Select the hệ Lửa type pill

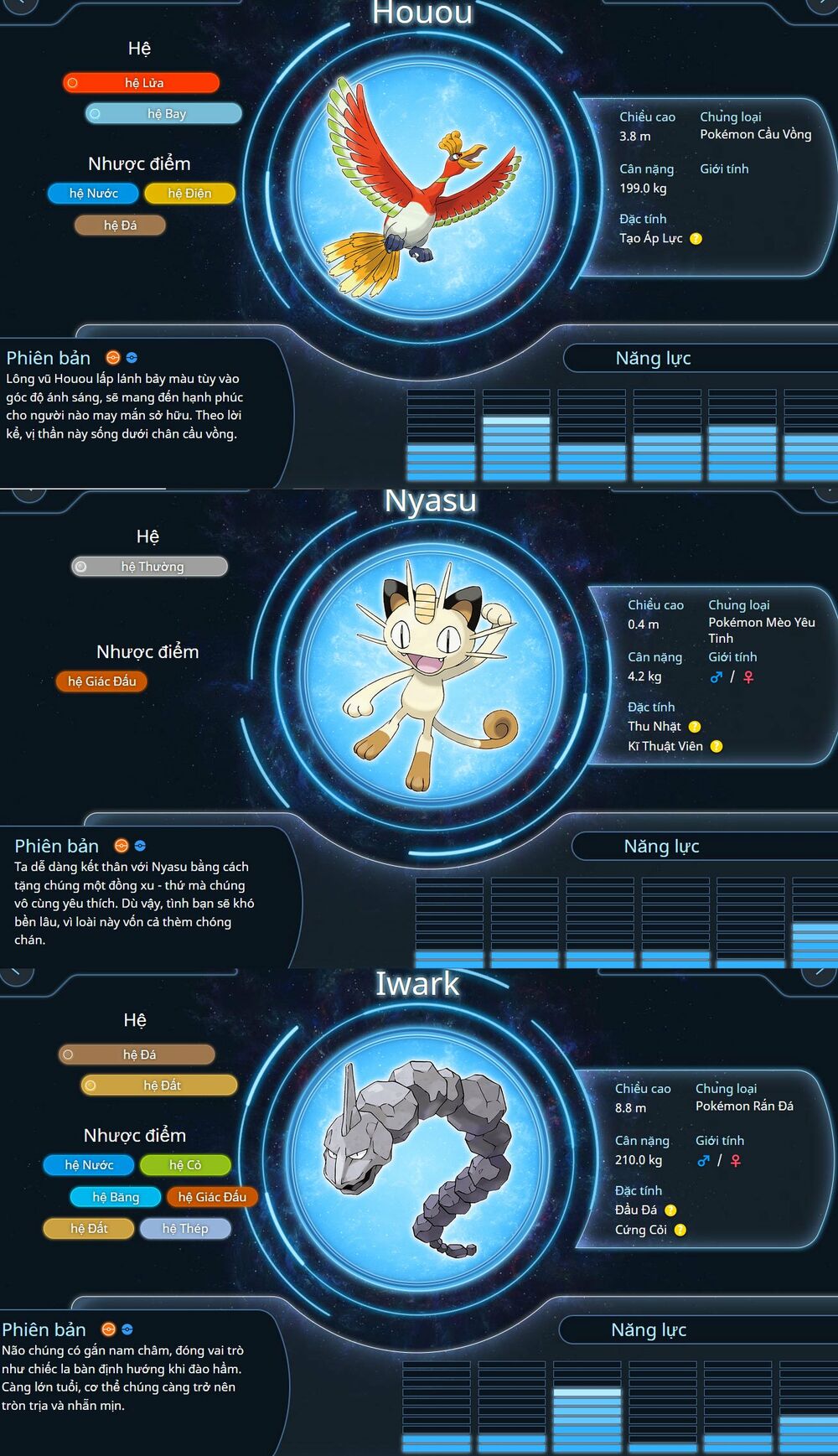(x=141, y=83)
